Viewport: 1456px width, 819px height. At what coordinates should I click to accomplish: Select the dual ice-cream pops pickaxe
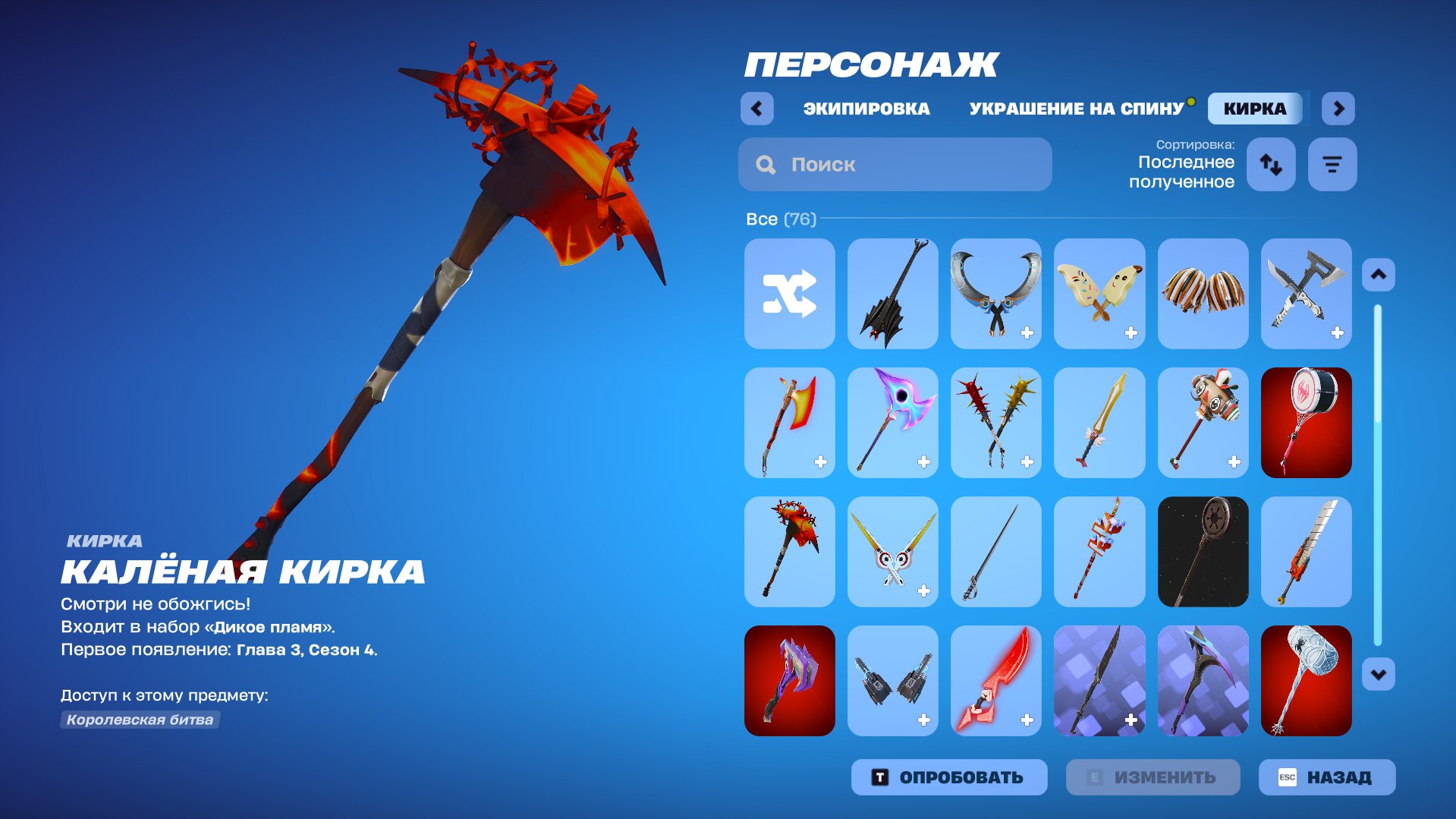[1099, 294]
